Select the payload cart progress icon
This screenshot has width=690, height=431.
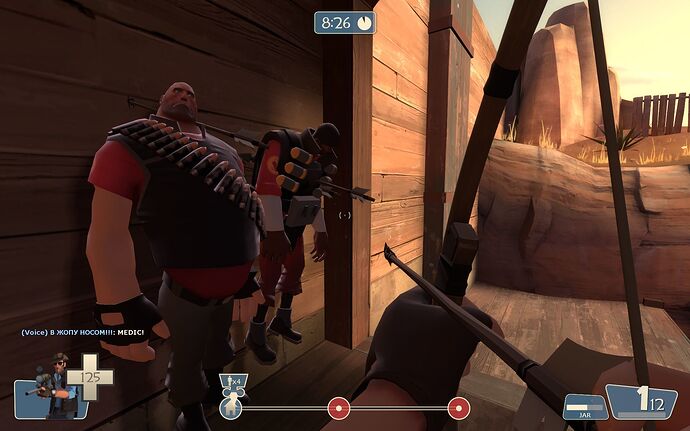(x=230, y=407)
